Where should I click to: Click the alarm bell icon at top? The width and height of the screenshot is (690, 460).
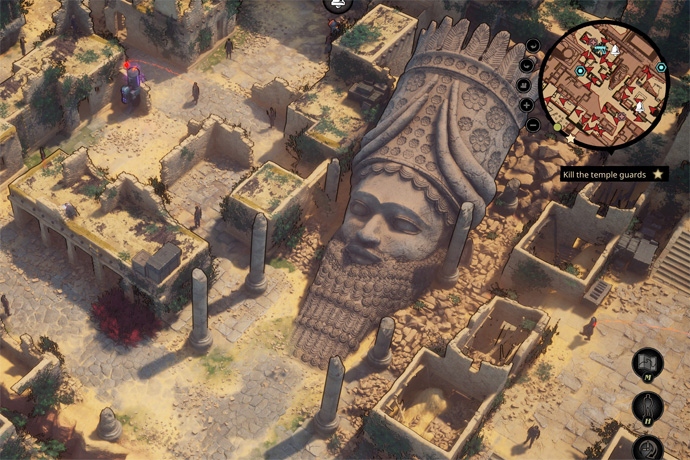click(x=338, y=4)
